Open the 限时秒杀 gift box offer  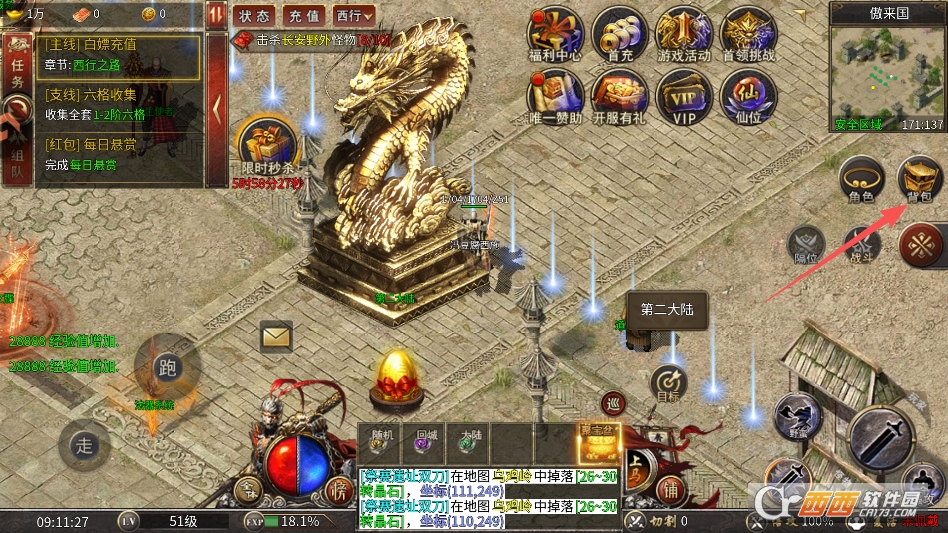(268, 145)
